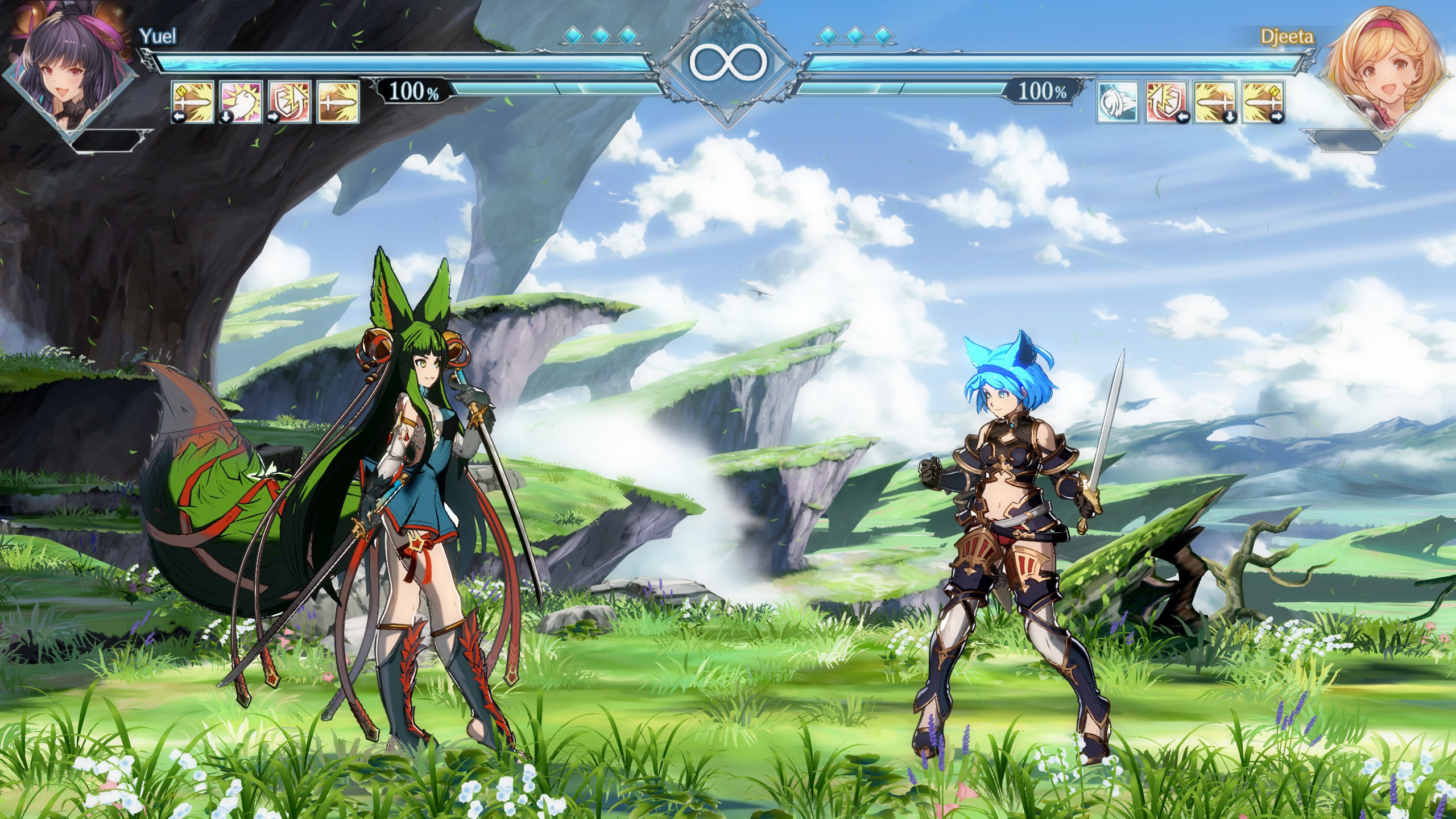The height and width of the screenshot is (819, 1456).
Task: Select Djeeta's down-arrow sword skill icon
Action: pos(1214,102)
